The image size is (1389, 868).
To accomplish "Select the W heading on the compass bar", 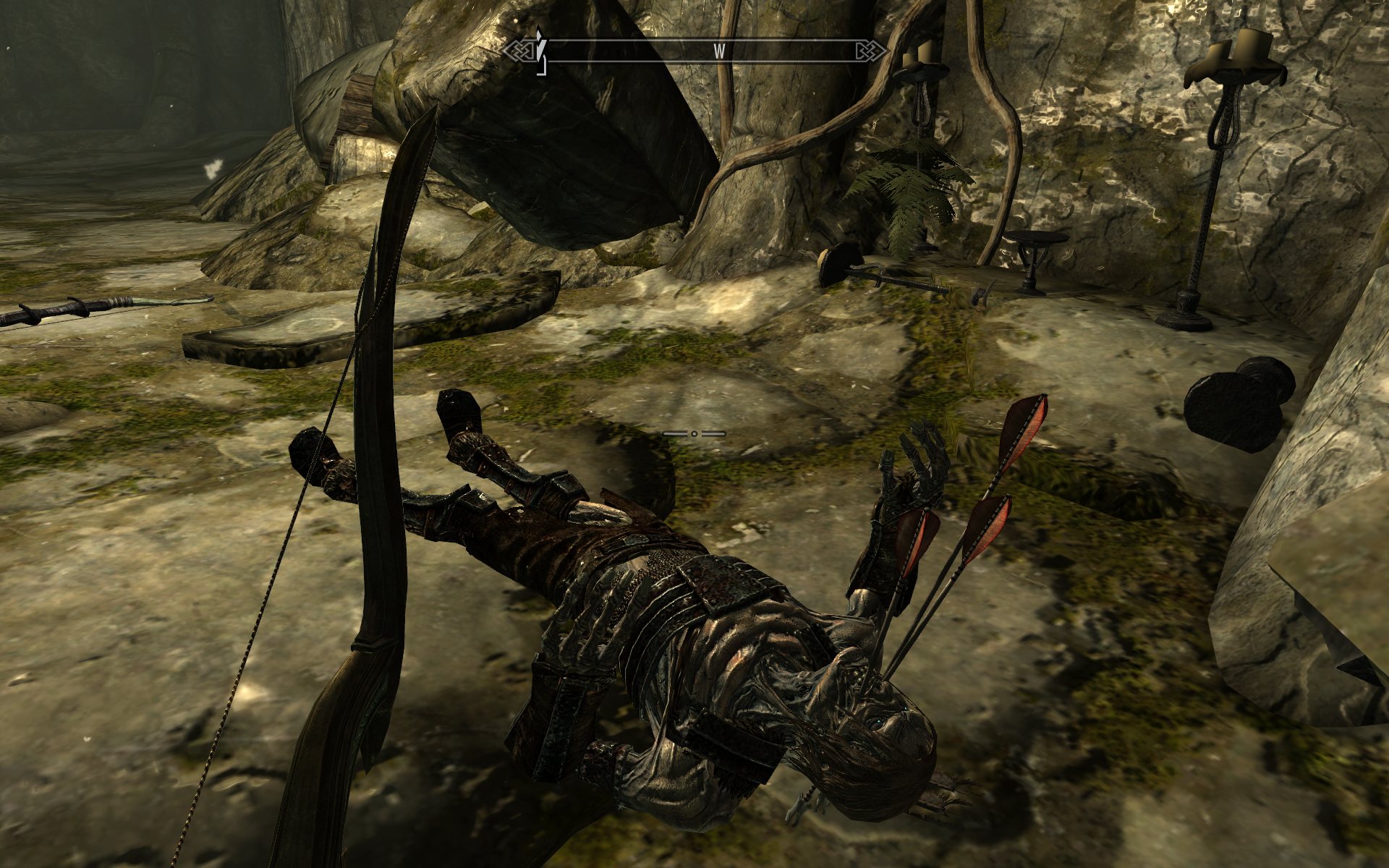I will (719, 51).
